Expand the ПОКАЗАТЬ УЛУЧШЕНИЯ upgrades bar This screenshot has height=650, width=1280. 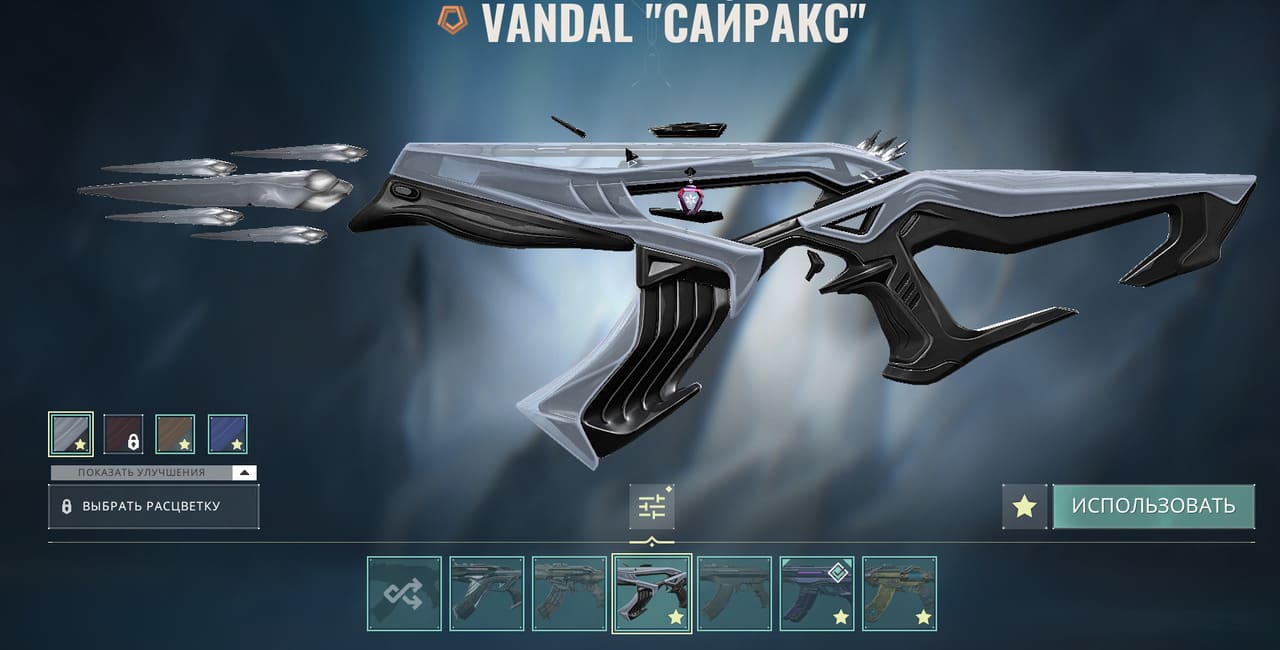pos(154,472)
